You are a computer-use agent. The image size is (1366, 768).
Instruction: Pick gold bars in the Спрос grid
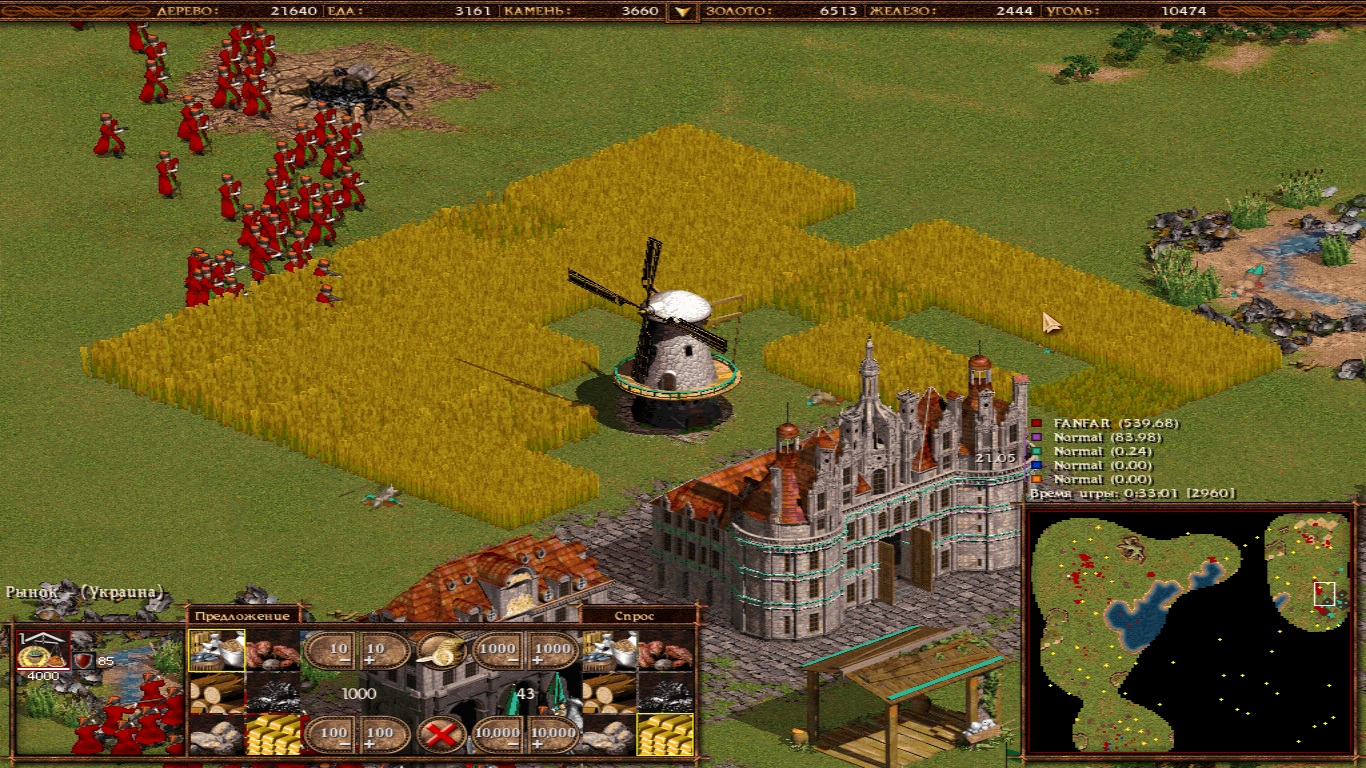pos(667,734)
